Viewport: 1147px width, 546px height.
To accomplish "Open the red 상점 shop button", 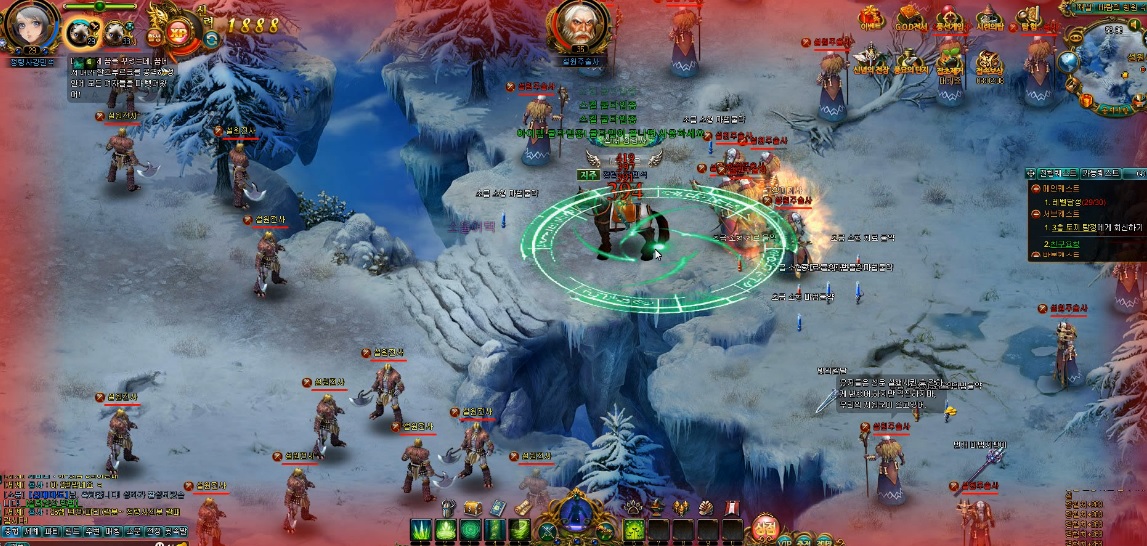I will [762, 528].
